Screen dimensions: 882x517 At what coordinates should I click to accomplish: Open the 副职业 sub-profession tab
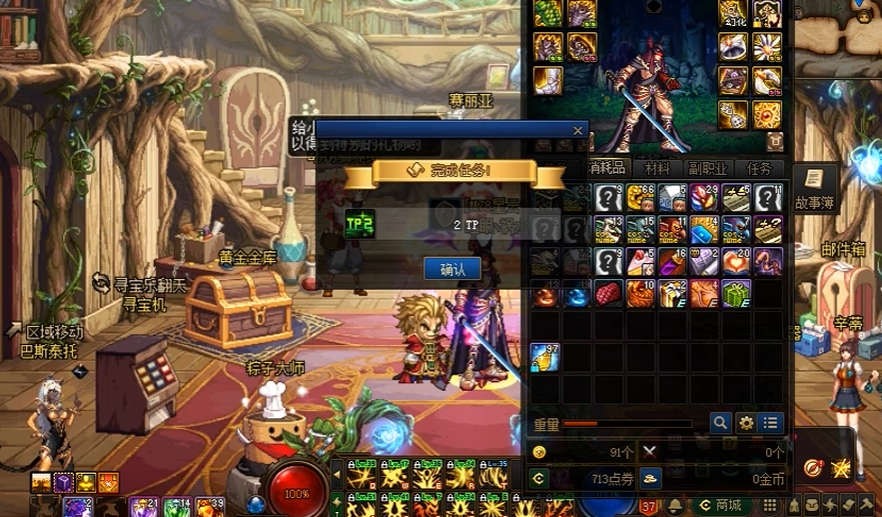[x=708, y=168]
